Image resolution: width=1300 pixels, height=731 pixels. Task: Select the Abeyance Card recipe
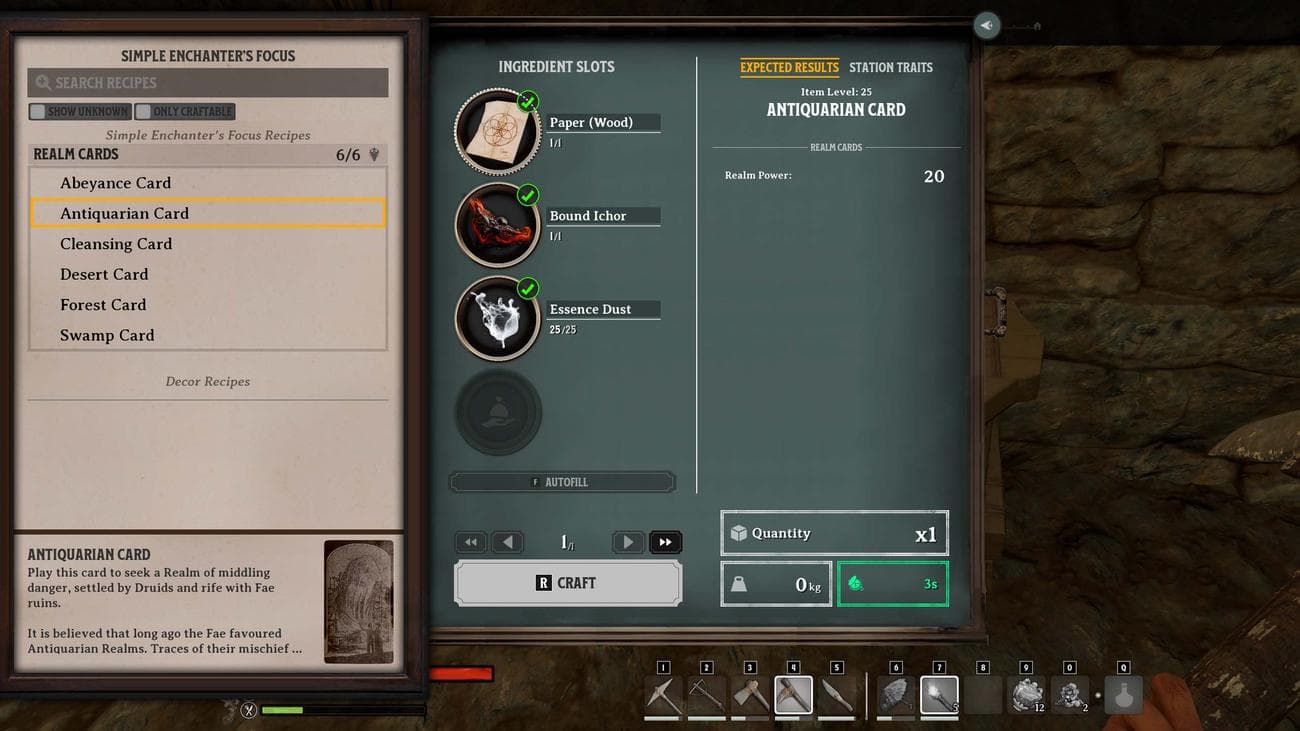[x=115, y=183]
